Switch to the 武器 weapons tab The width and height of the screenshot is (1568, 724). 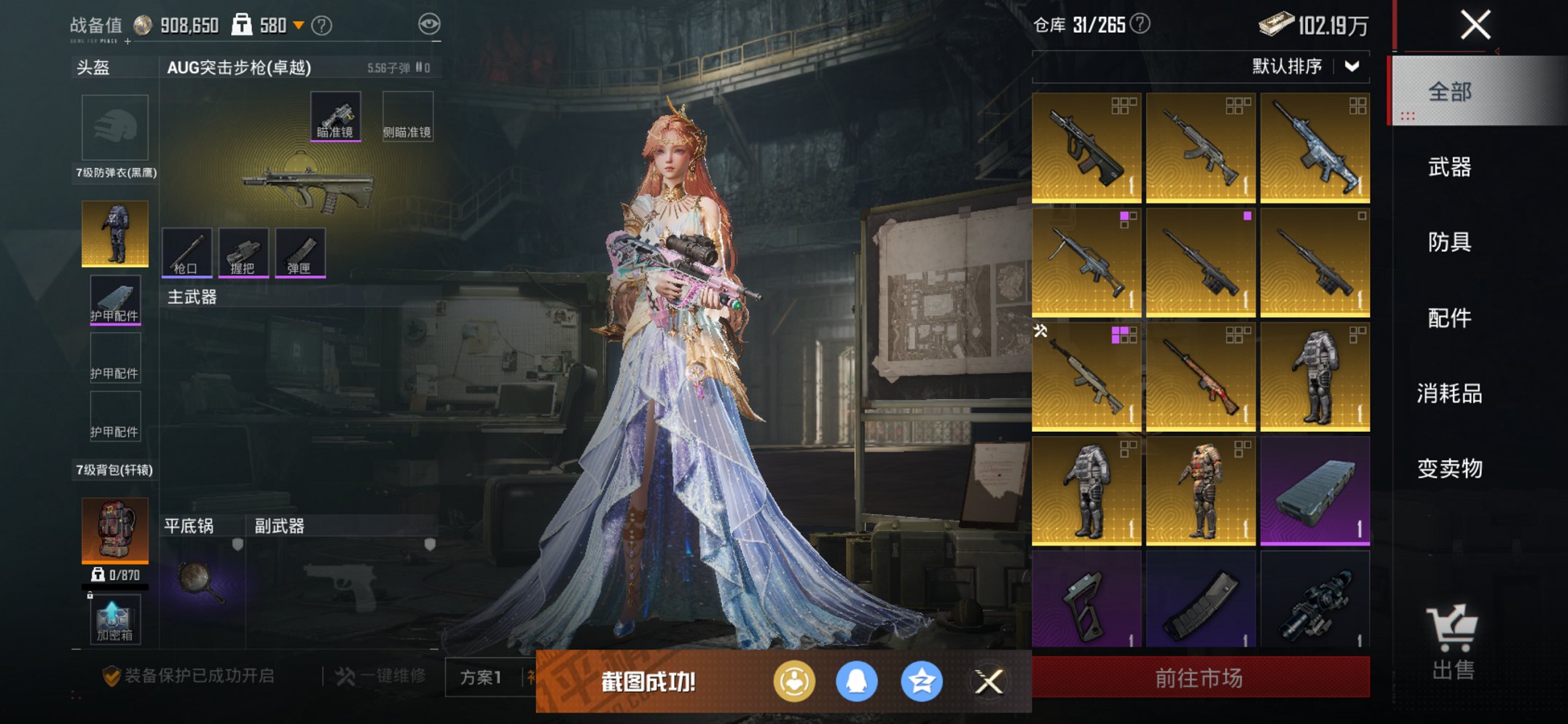point(1449,168)
